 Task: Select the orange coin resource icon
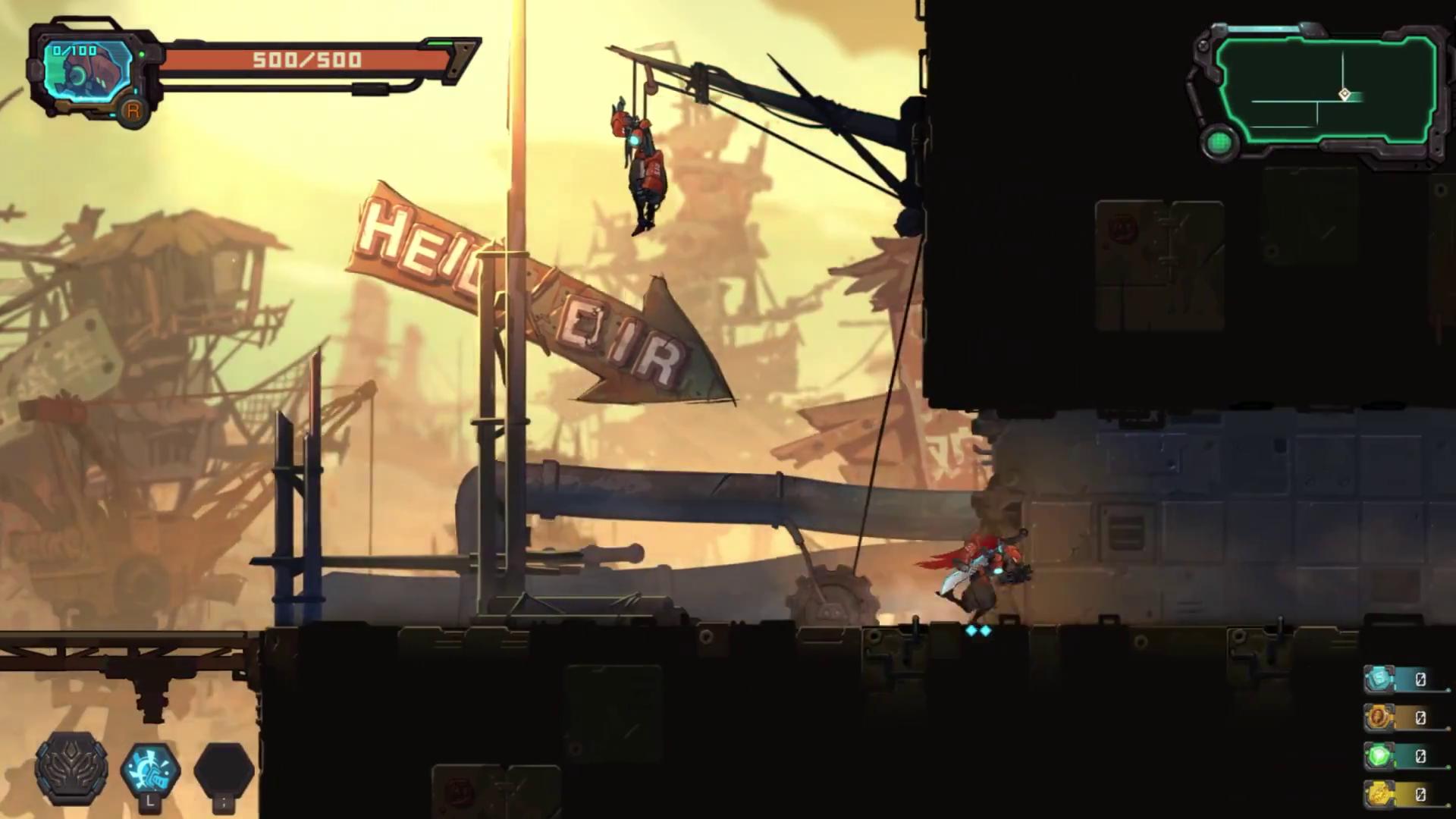[x=1380, y=717]
